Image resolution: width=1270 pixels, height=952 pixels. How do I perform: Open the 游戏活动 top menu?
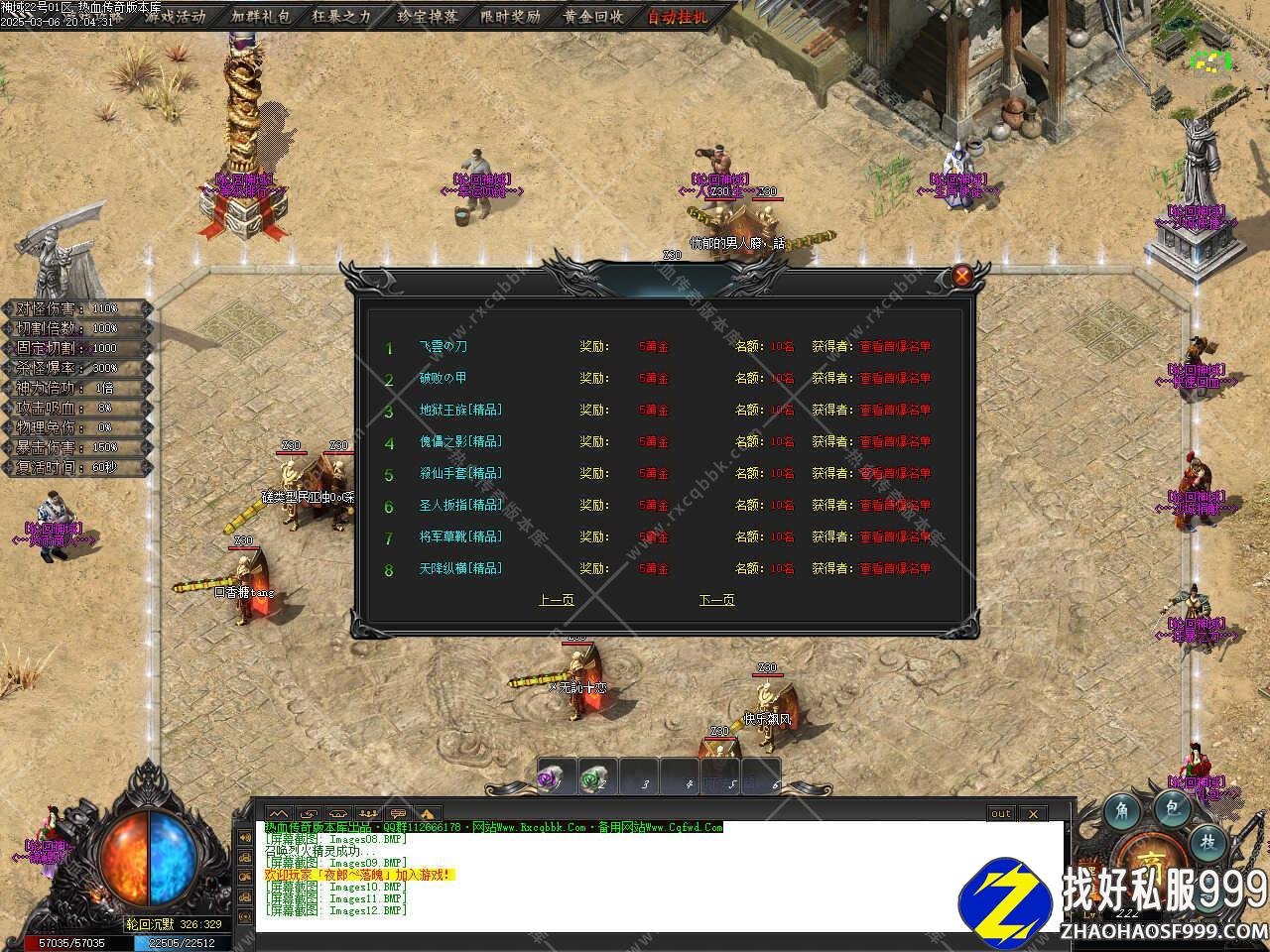coord(175,16)
